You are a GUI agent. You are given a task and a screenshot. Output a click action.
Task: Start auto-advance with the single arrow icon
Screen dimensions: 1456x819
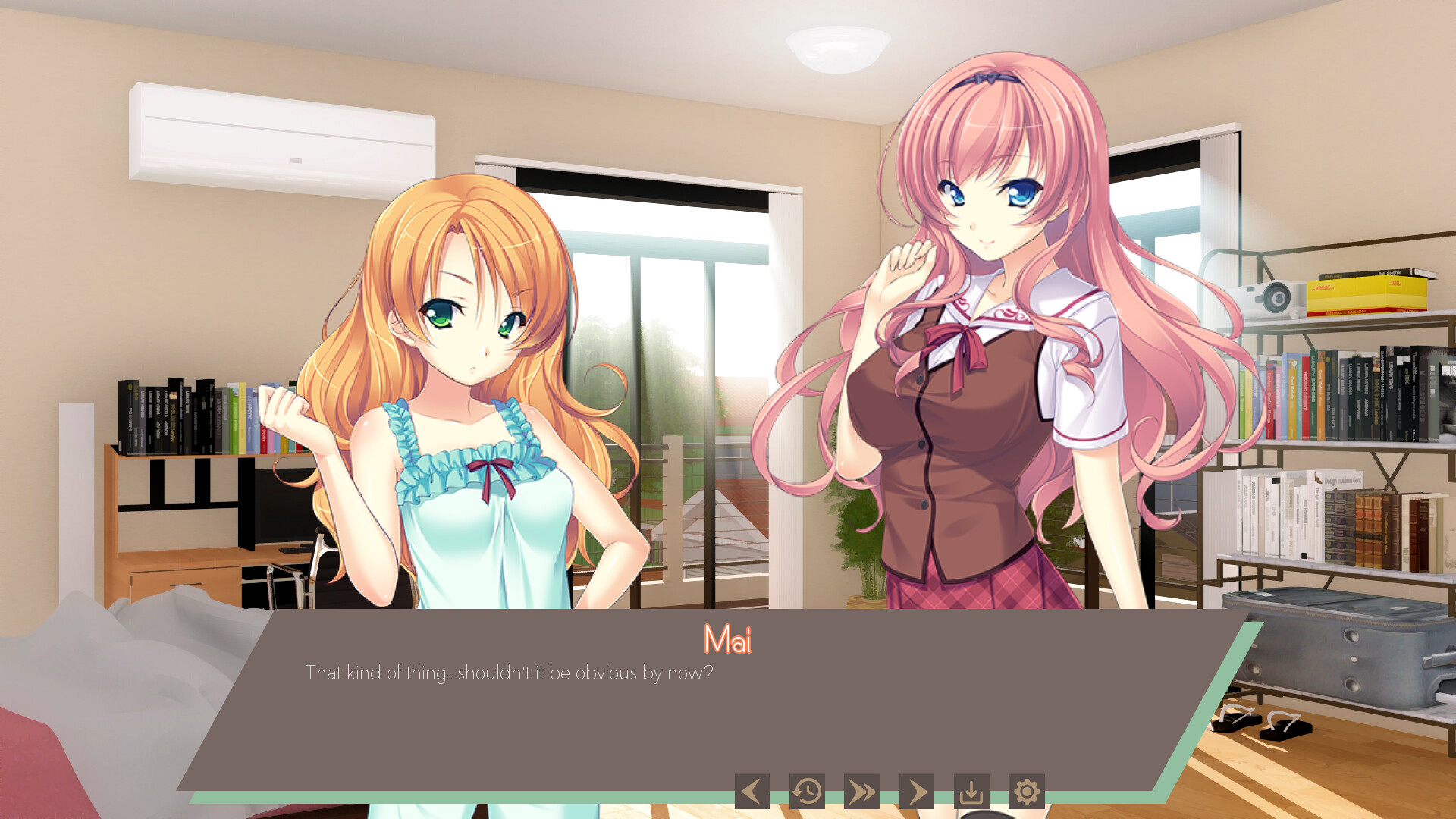tap(918, 790)
